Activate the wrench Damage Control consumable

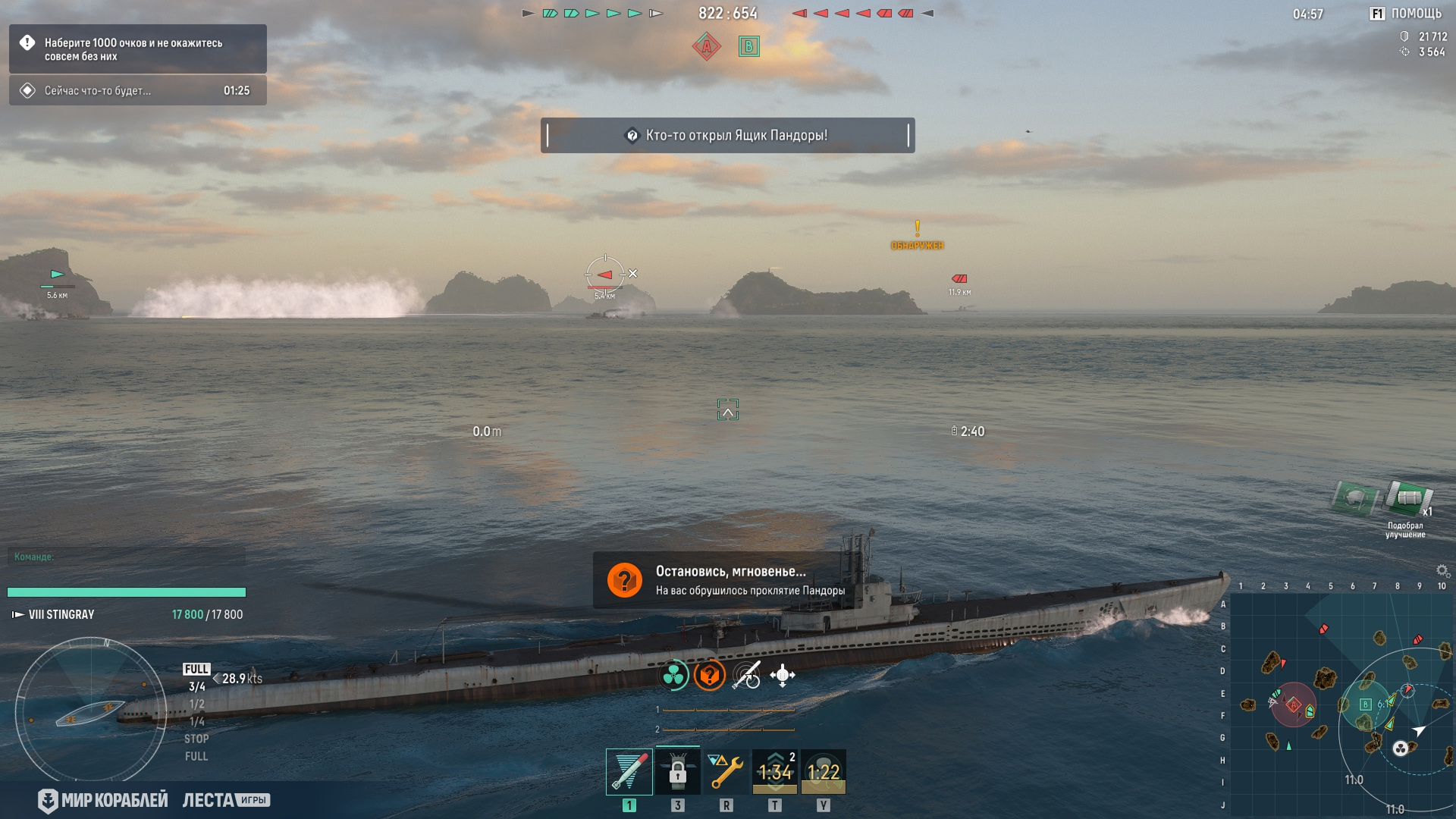click(726, 772)
